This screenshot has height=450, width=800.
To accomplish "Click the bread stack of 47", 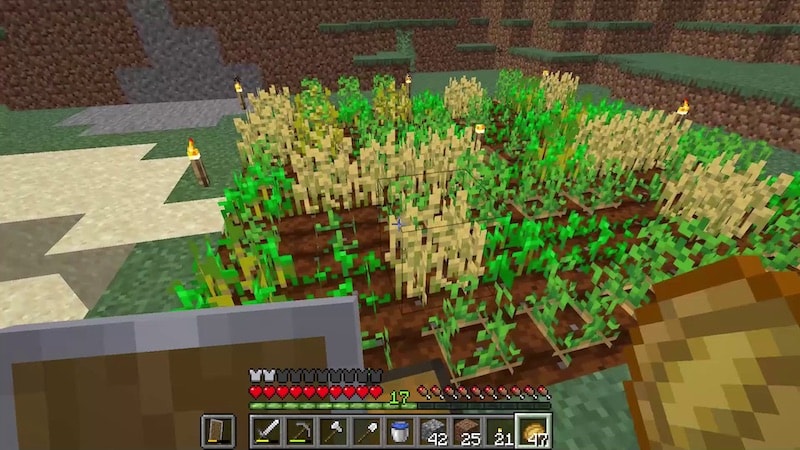I will click(x=532, y=432).
